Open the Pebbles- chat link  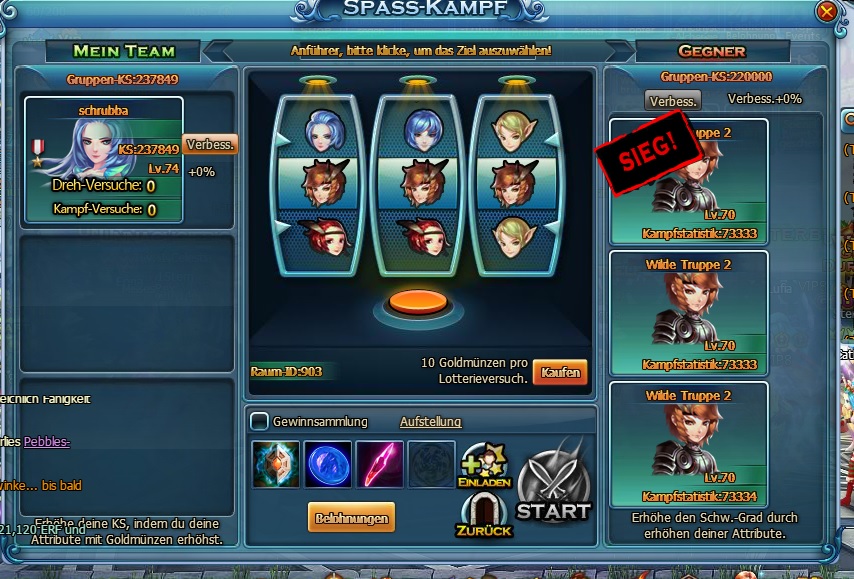point(47,441)
